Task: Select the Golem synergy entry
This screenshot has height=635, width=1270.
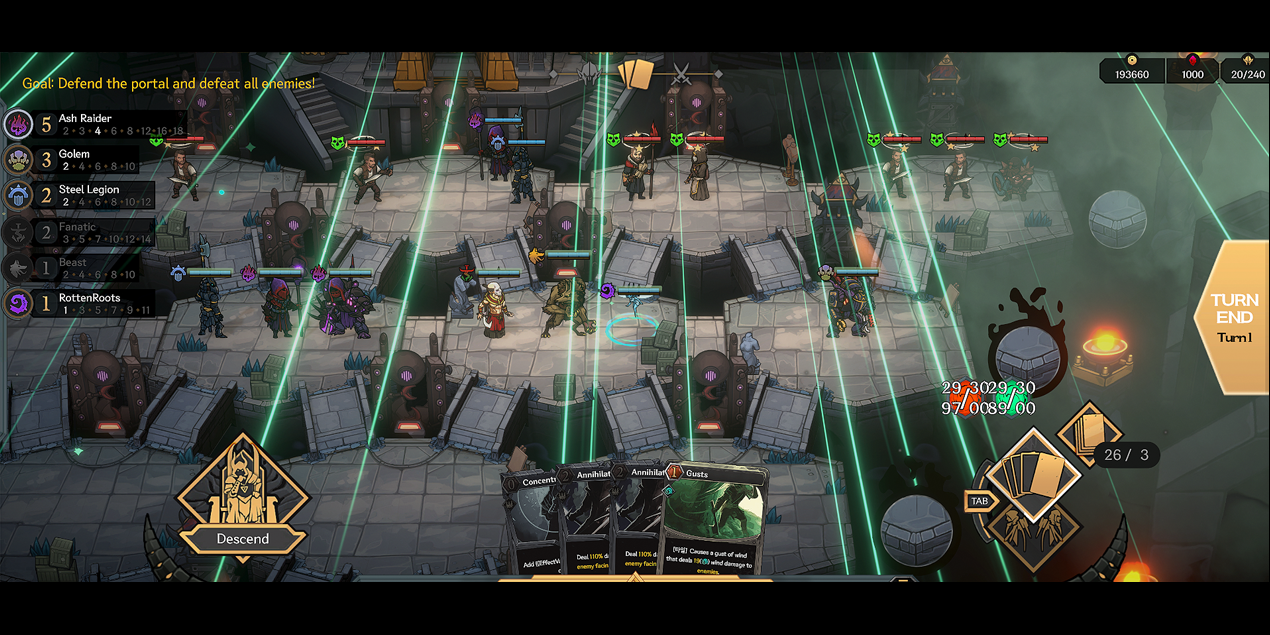Action: (x=80, y=160)
